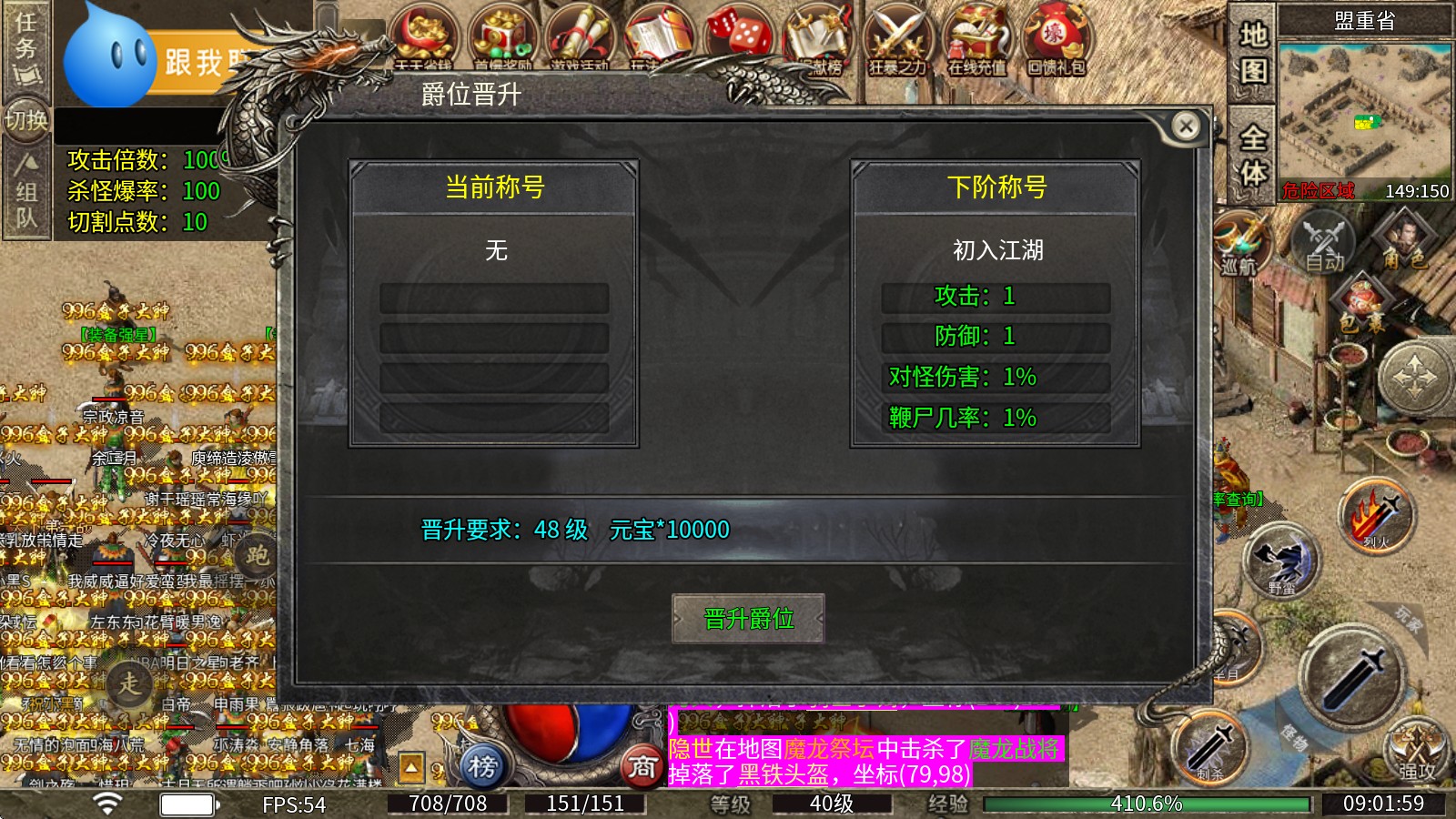Toggle 玩家 attack target mode

pyautogui.click(x=1406, y=619)
